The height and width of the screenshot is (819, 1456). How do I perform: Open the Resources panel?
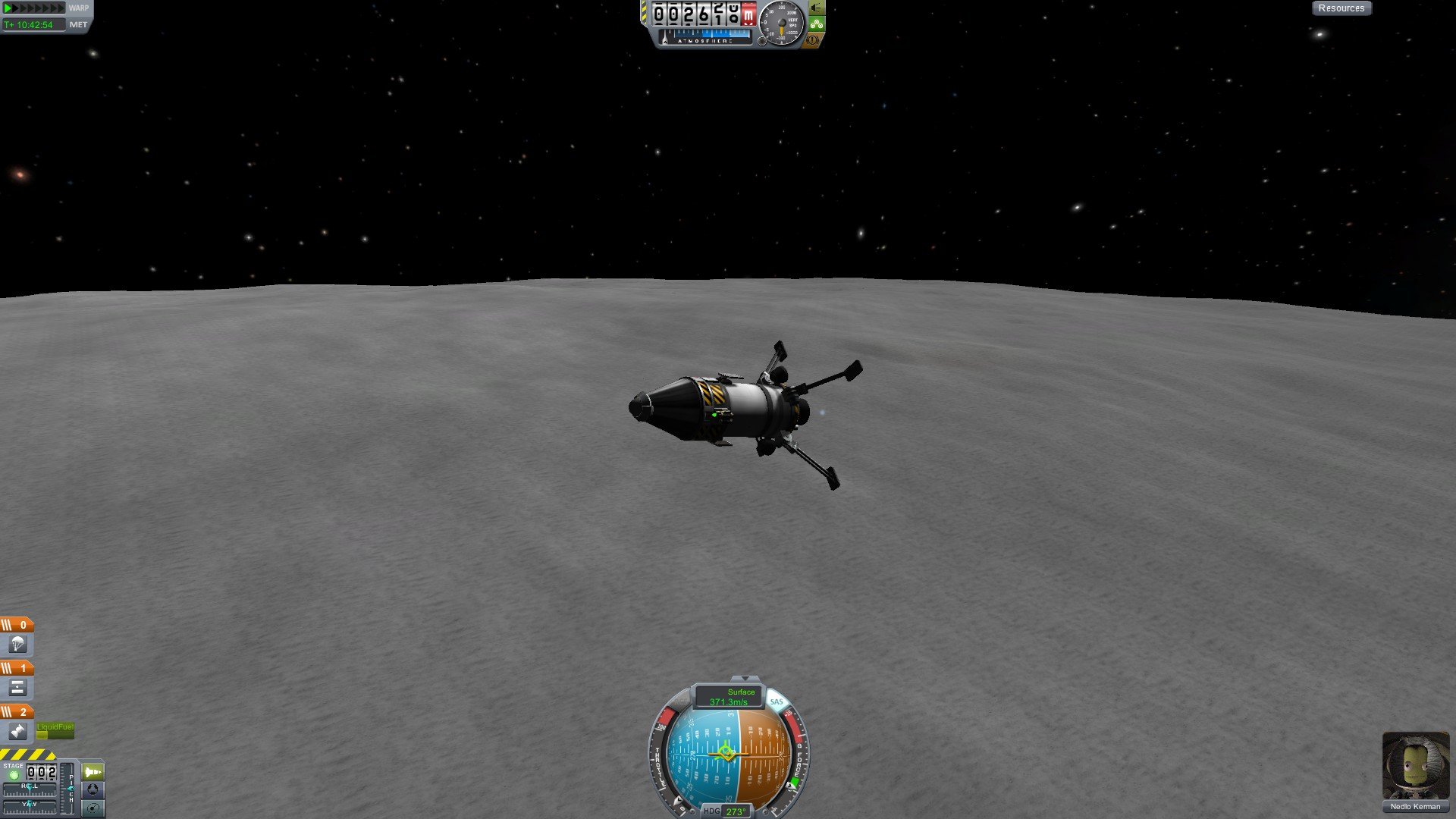1341,8
